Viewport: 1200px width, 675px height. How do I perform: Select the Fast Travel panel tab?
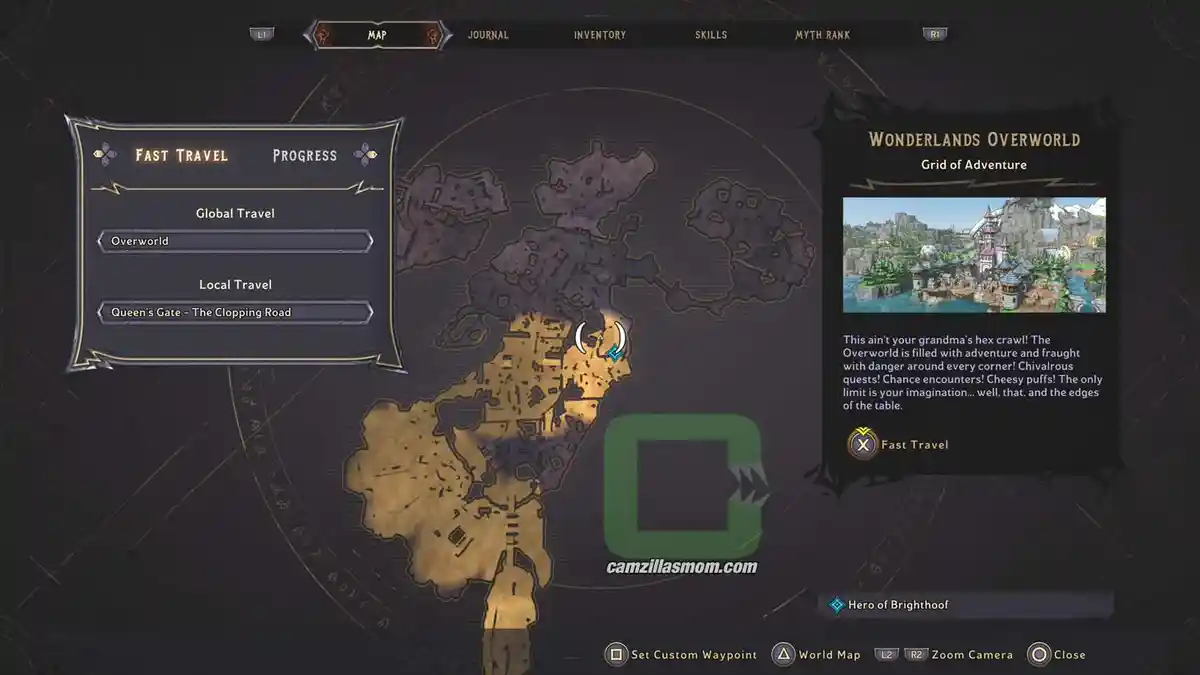182,155
